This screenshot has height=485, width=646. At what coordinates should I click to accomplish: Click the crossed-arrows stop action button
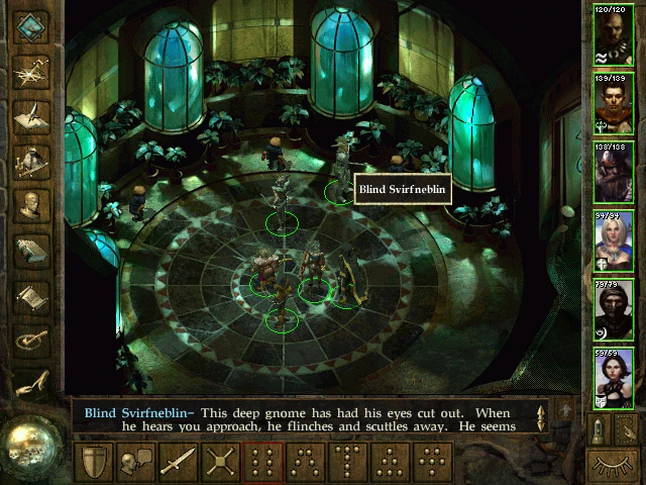[x=221, y=463]
